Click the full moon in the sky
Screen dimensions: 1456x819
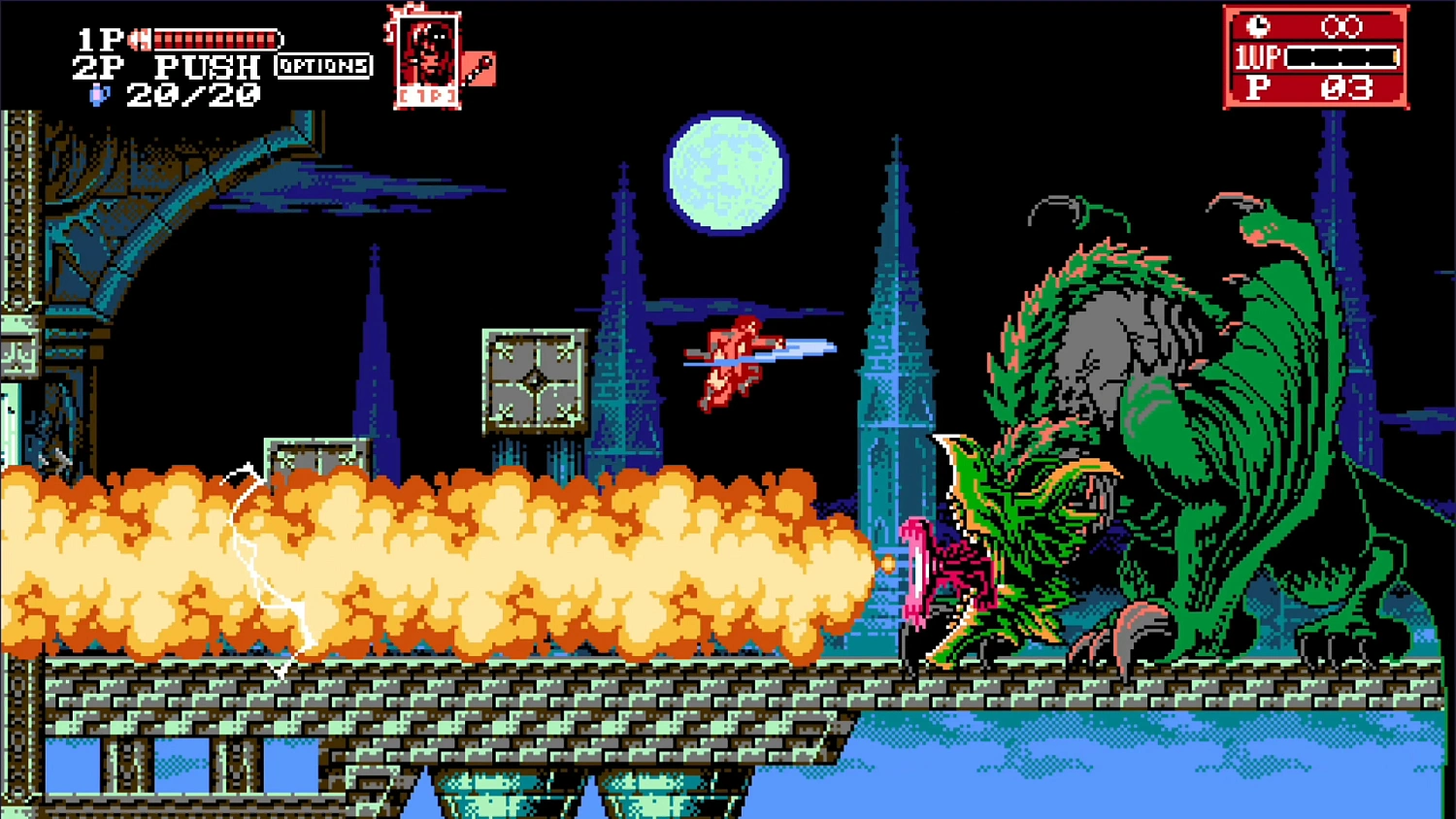(726, 173)
